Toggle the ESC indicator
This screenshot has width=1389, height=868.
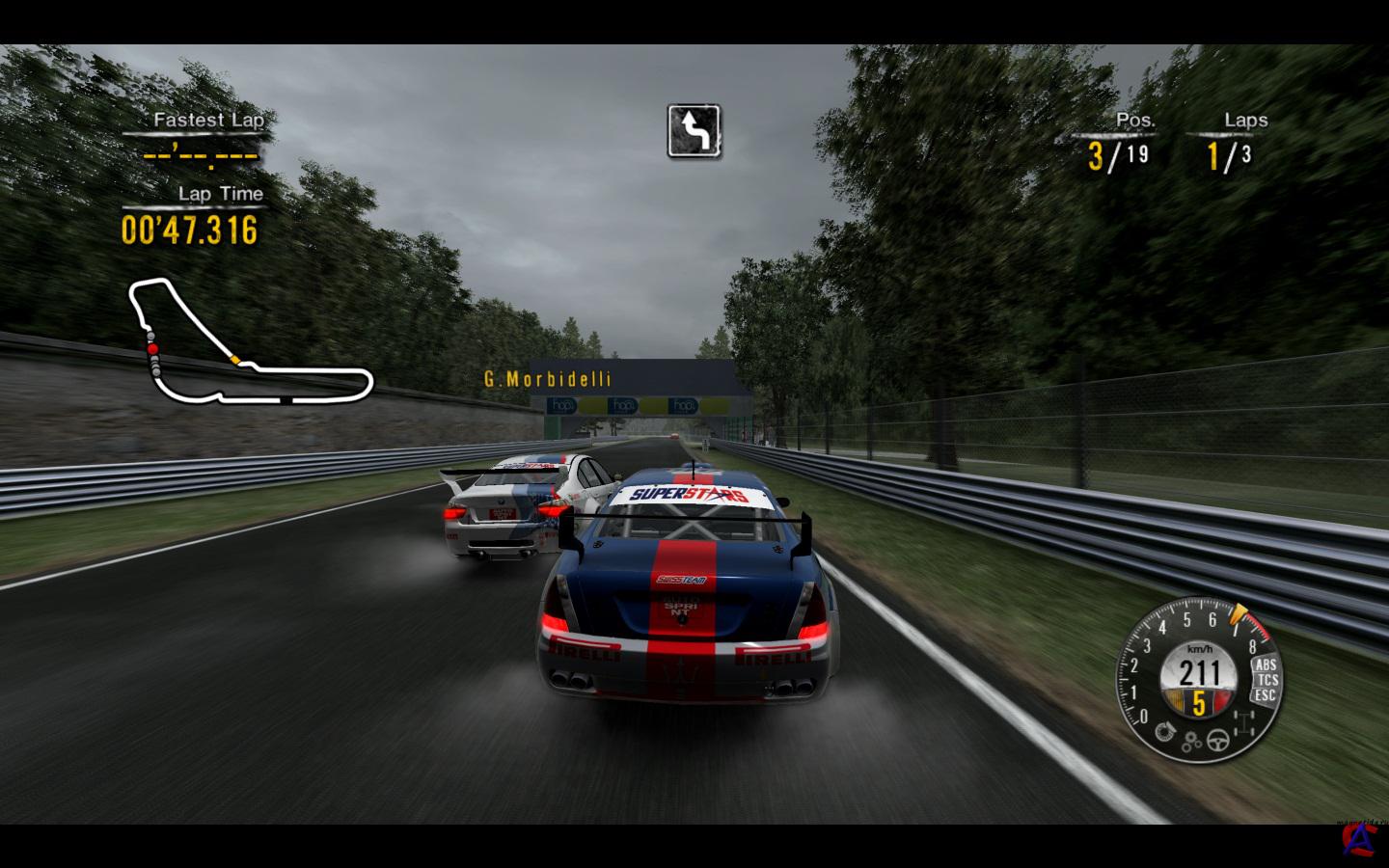tap(1265, 694)
